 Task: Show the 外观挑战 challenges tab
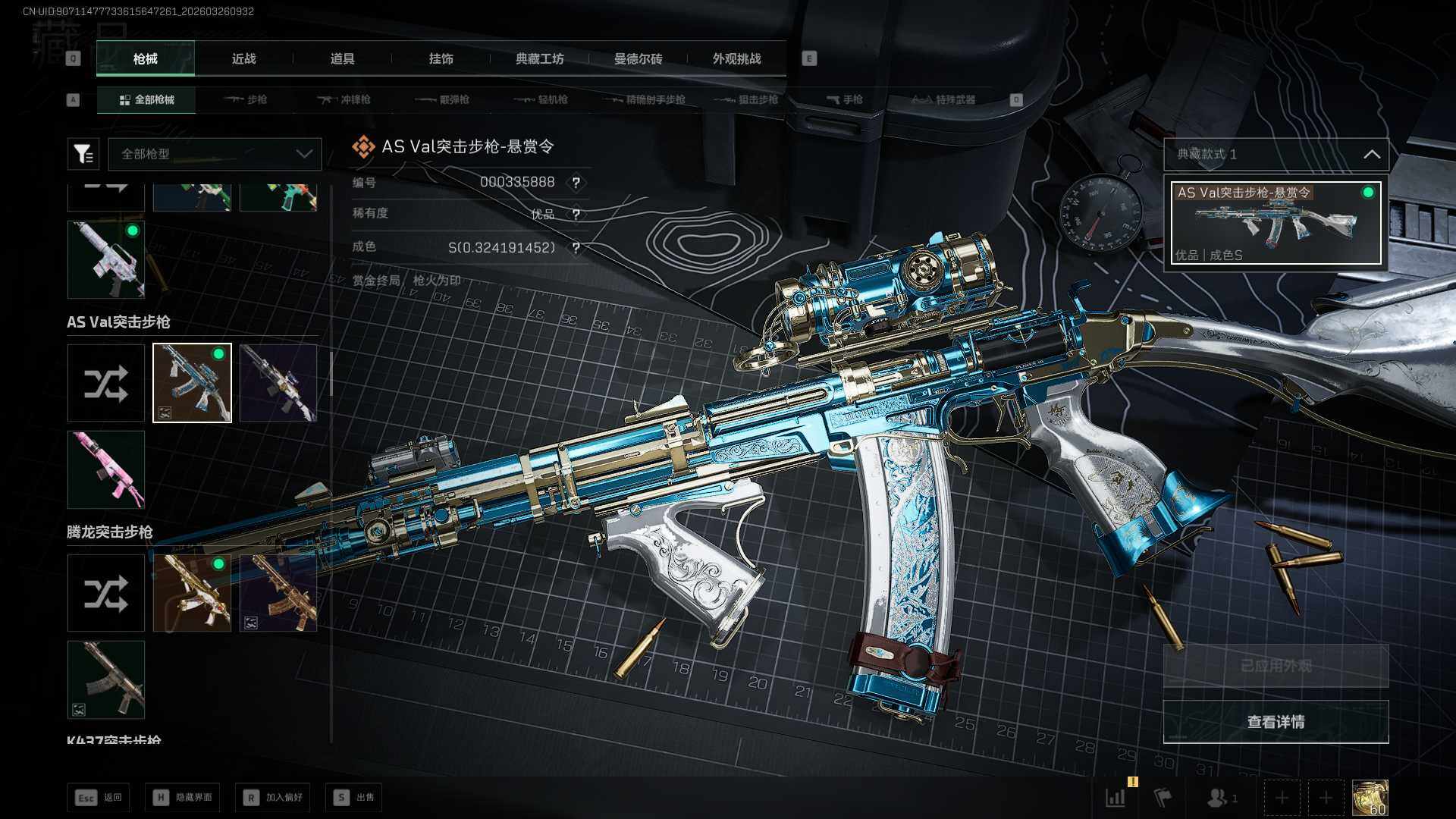coord(736,59)
